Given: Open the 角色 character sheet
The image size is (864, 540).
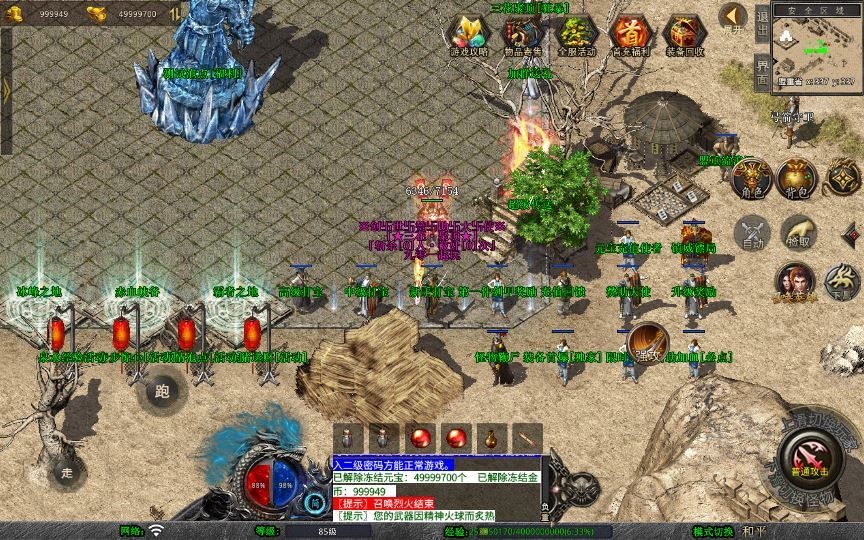Looking at the screenshot, I should (750, 179).
